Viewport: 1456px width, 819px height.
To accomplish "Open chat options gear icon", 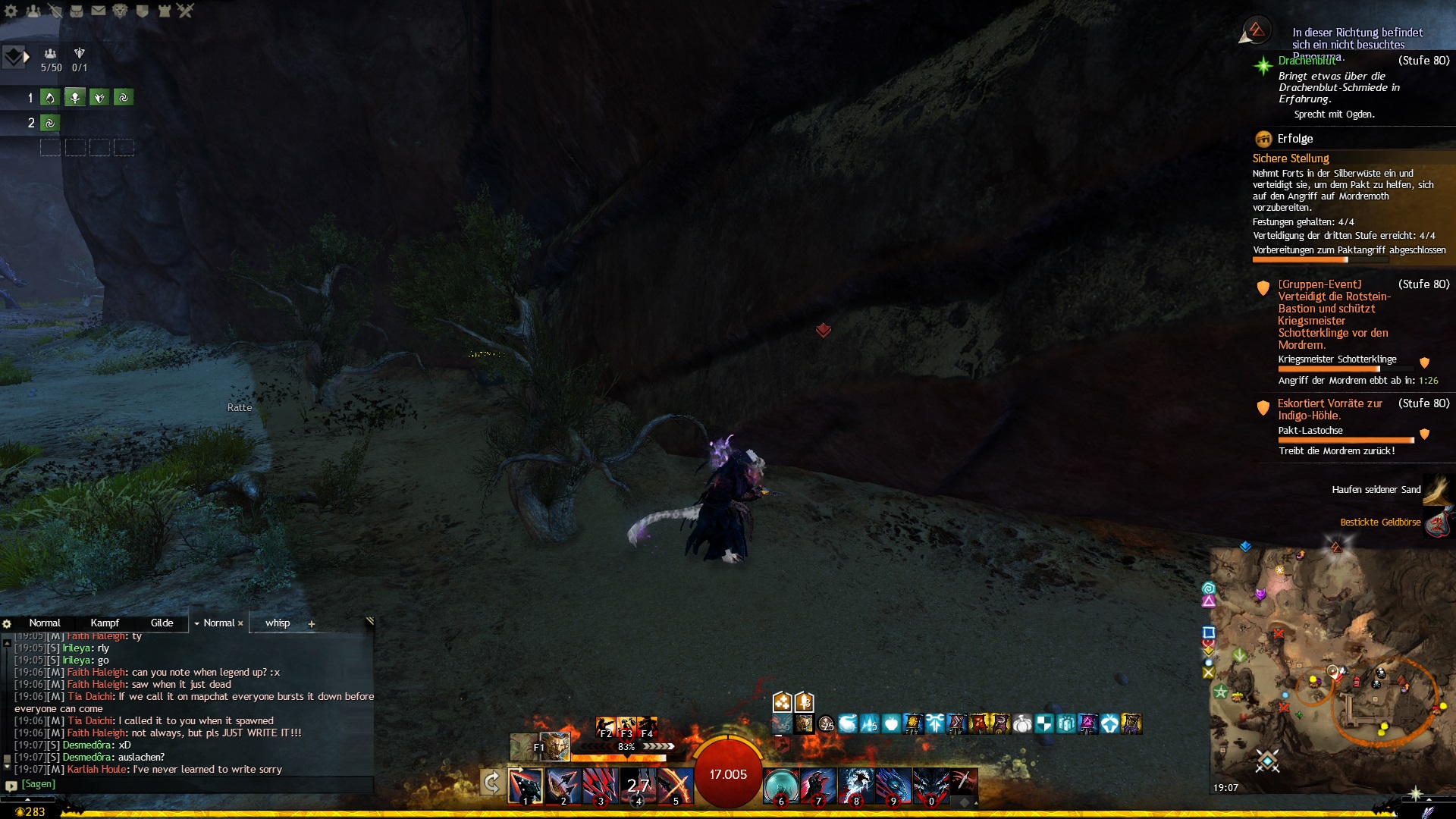I will [x=7, y=623].
